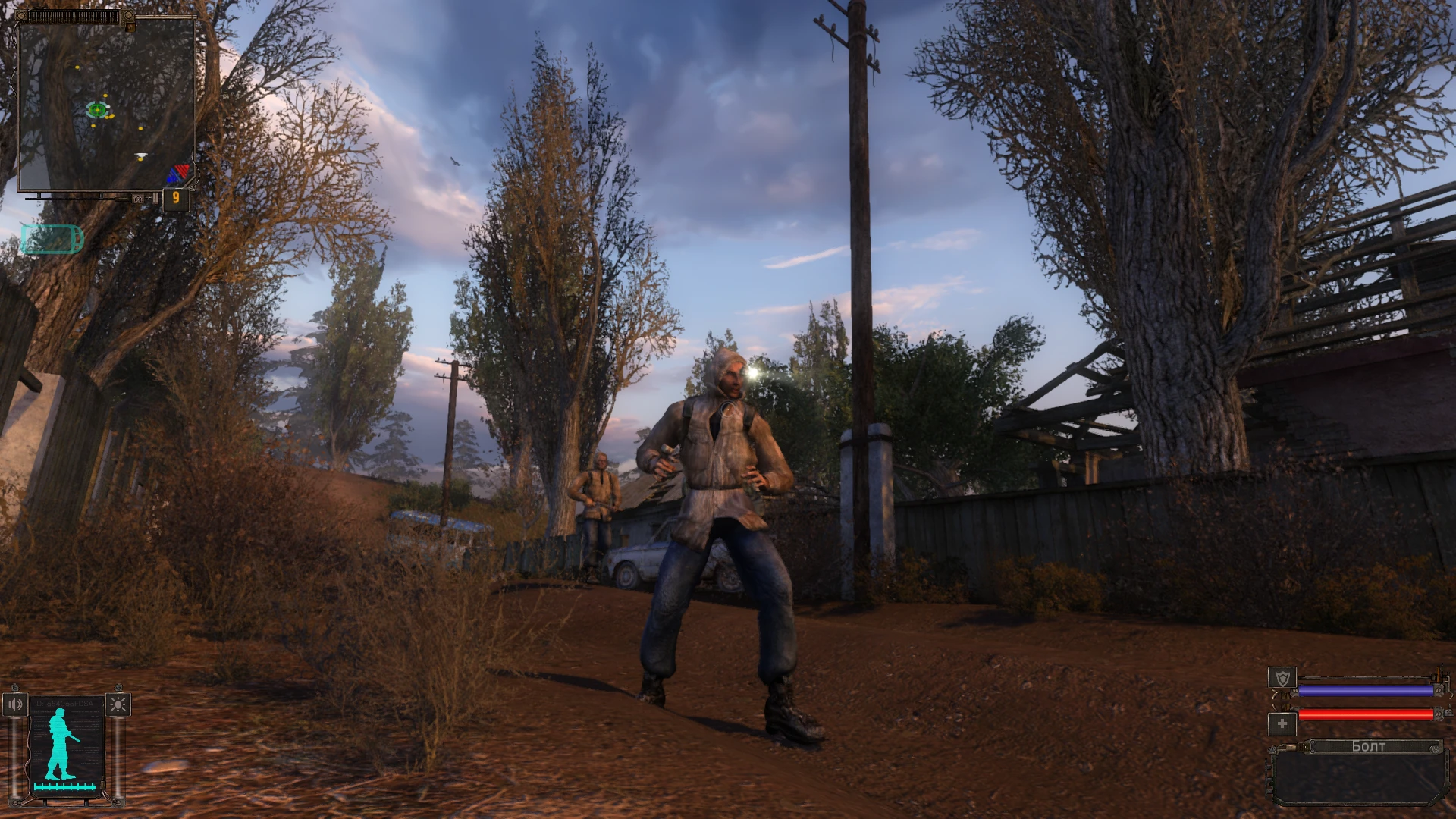This screenshot has width=1456, height=819.
Task: Select the speaker noise indicator icon
Action: [x=15, y=704]
